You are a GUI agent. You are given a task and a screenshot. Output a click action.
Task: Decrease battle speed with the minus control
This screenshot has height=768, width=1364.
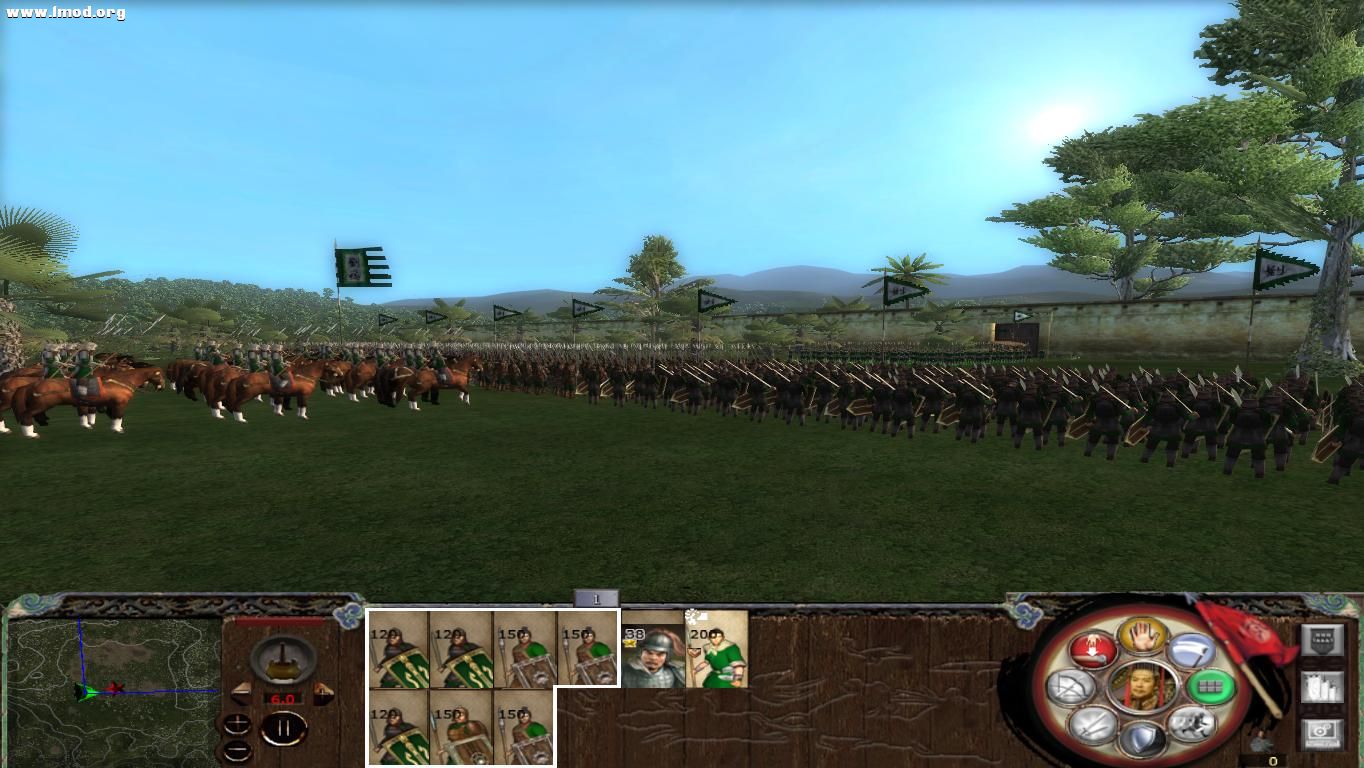(x=235, y=748)
